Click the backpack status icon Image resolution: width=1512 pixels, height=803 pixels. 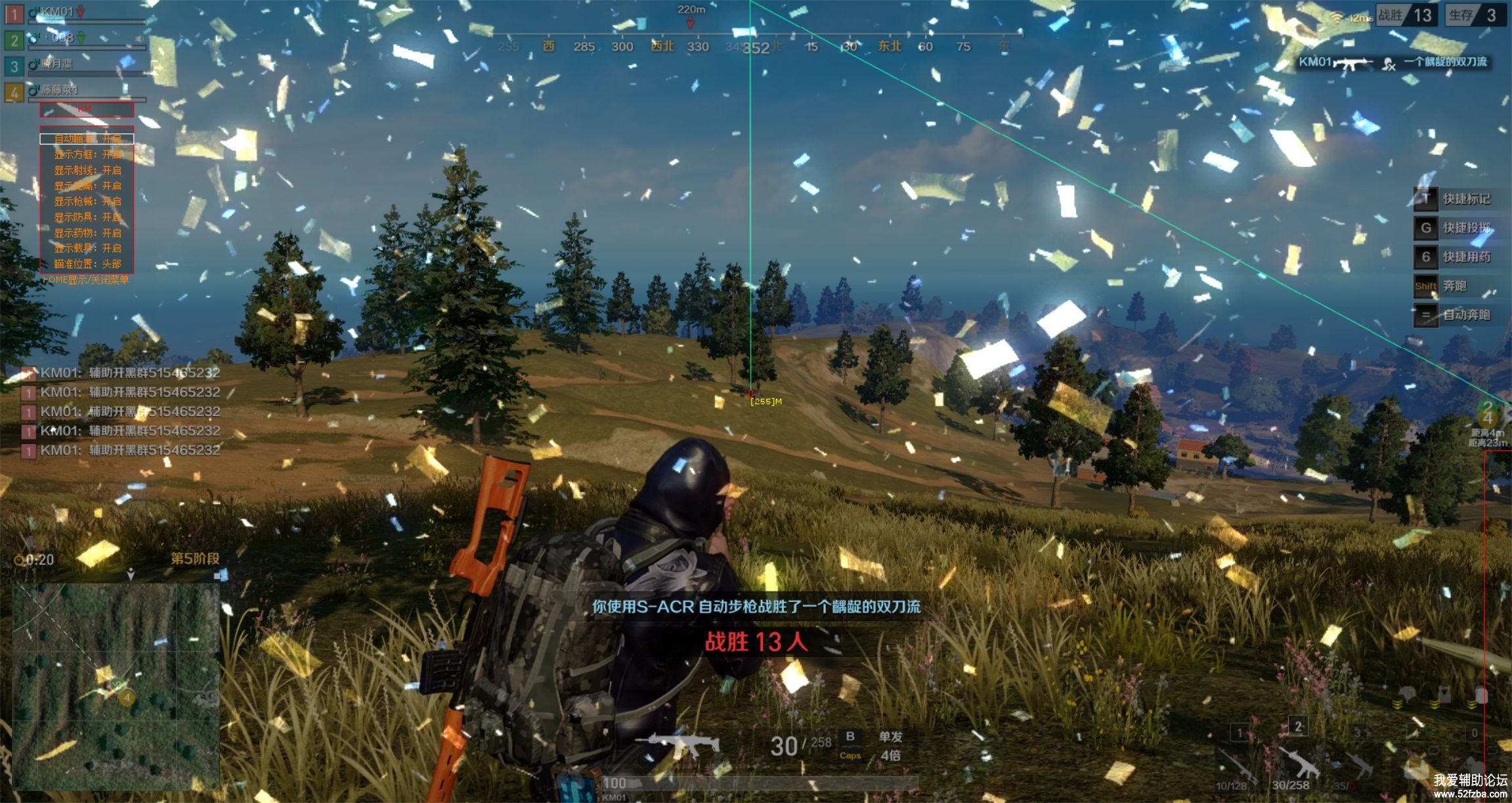pyautogui.click(x=1481, y=693)
